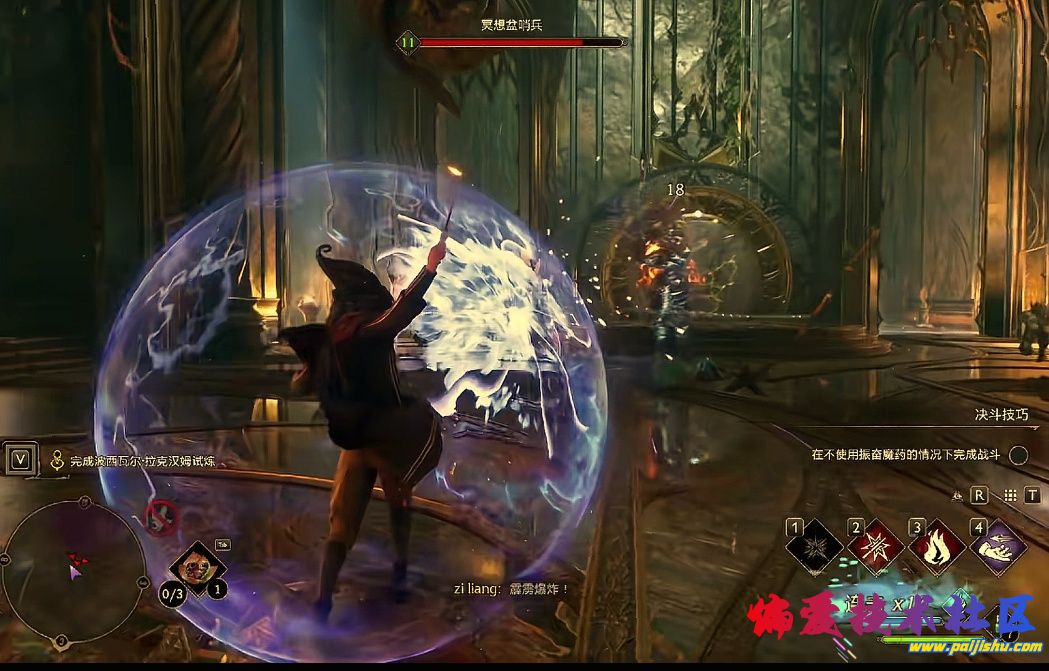
Task: Click the enemy level 11 badge
Action: (407, 42)
